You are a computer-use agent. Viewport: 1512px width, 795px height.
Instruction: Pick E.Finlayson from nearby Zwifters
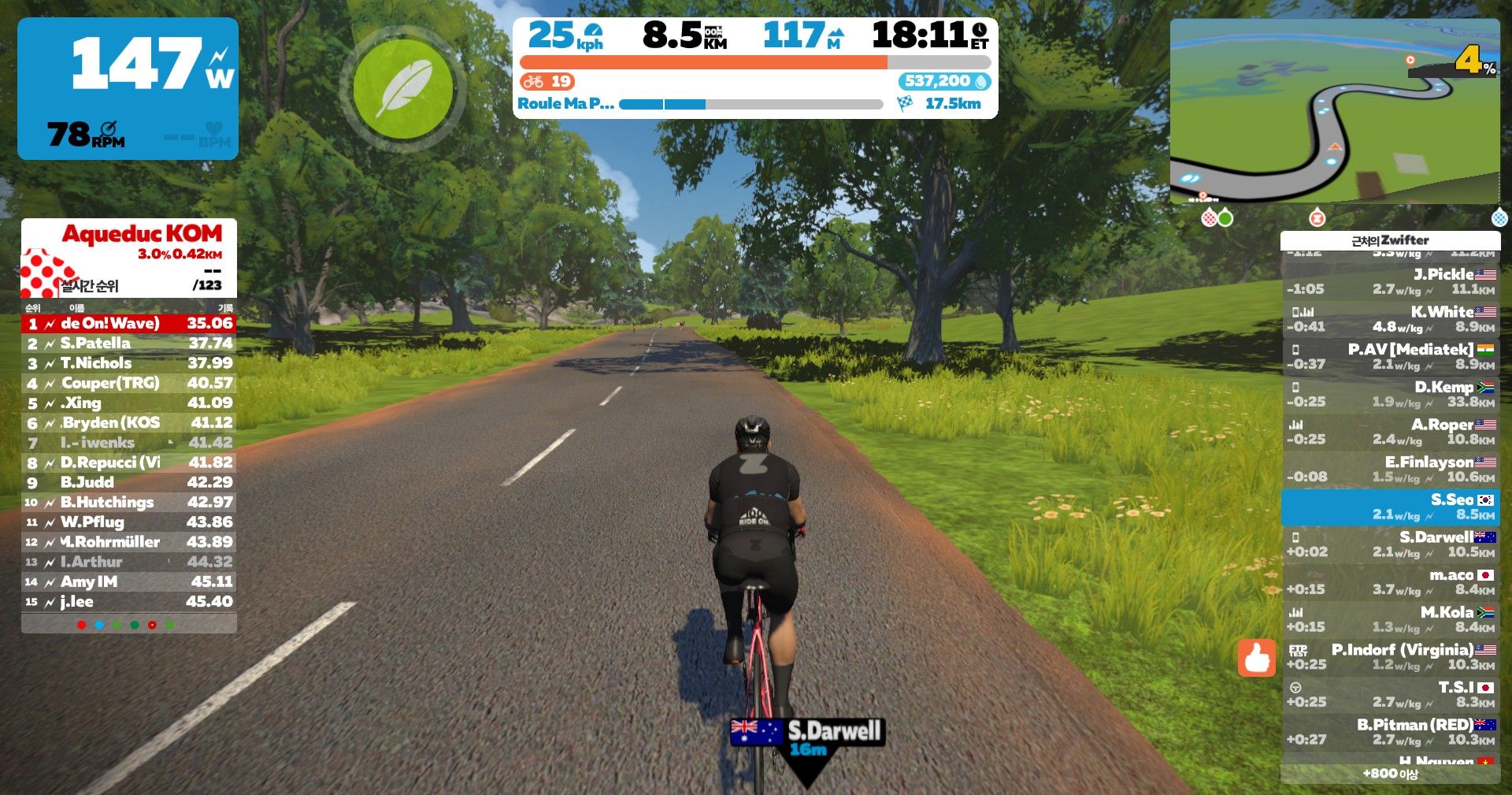point(1391,469)
